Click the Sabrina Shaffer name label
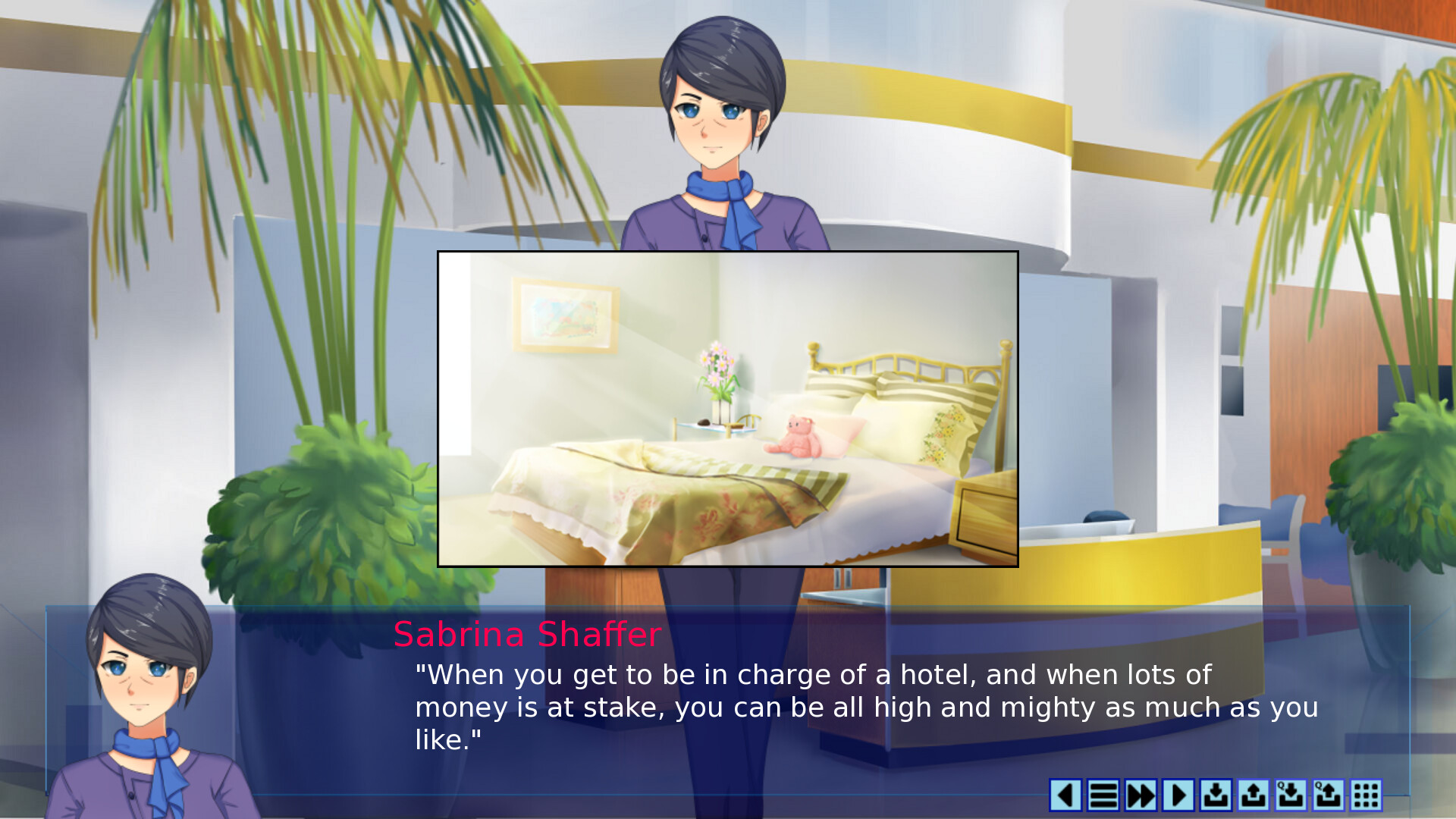 tap(527, 635)
